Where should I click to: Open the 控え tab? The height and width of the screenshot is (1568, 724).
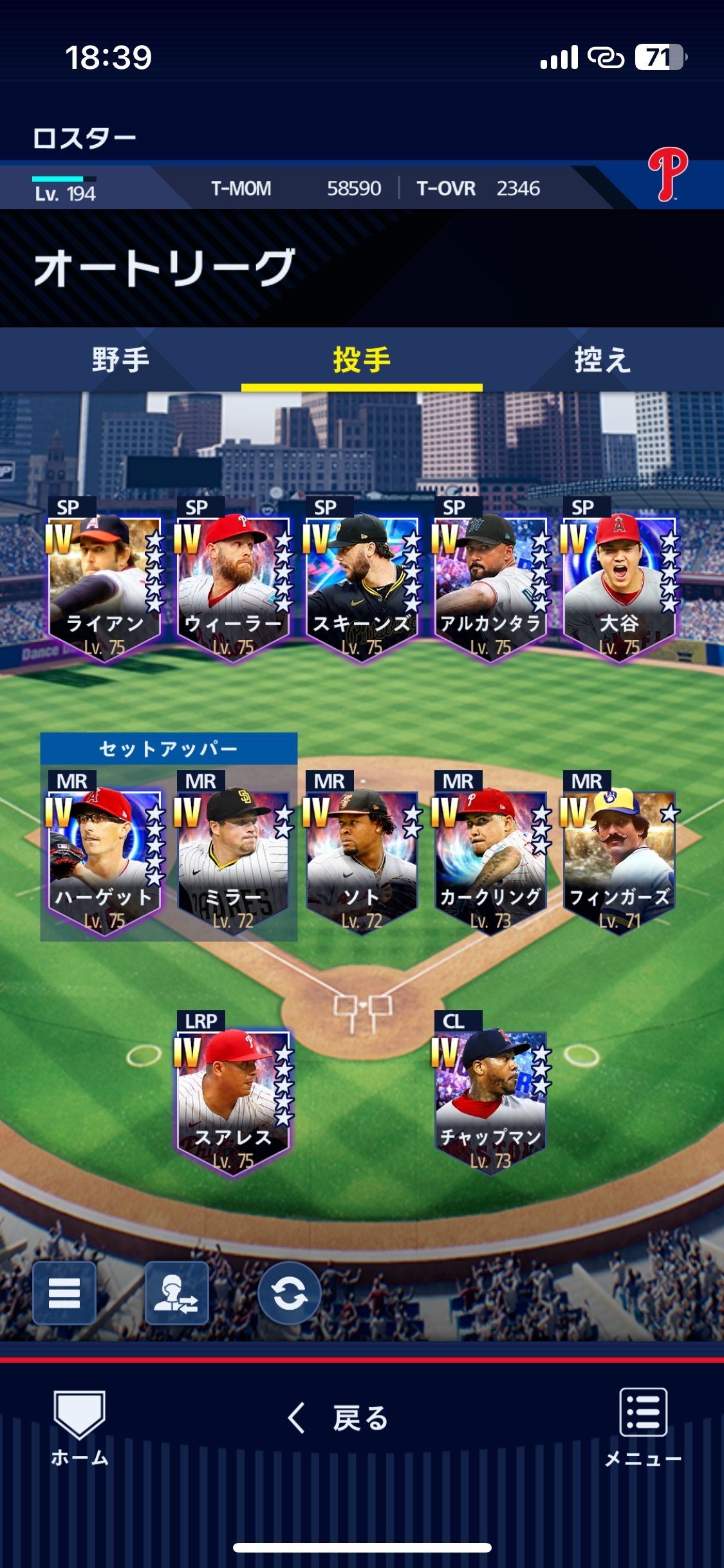602,359
